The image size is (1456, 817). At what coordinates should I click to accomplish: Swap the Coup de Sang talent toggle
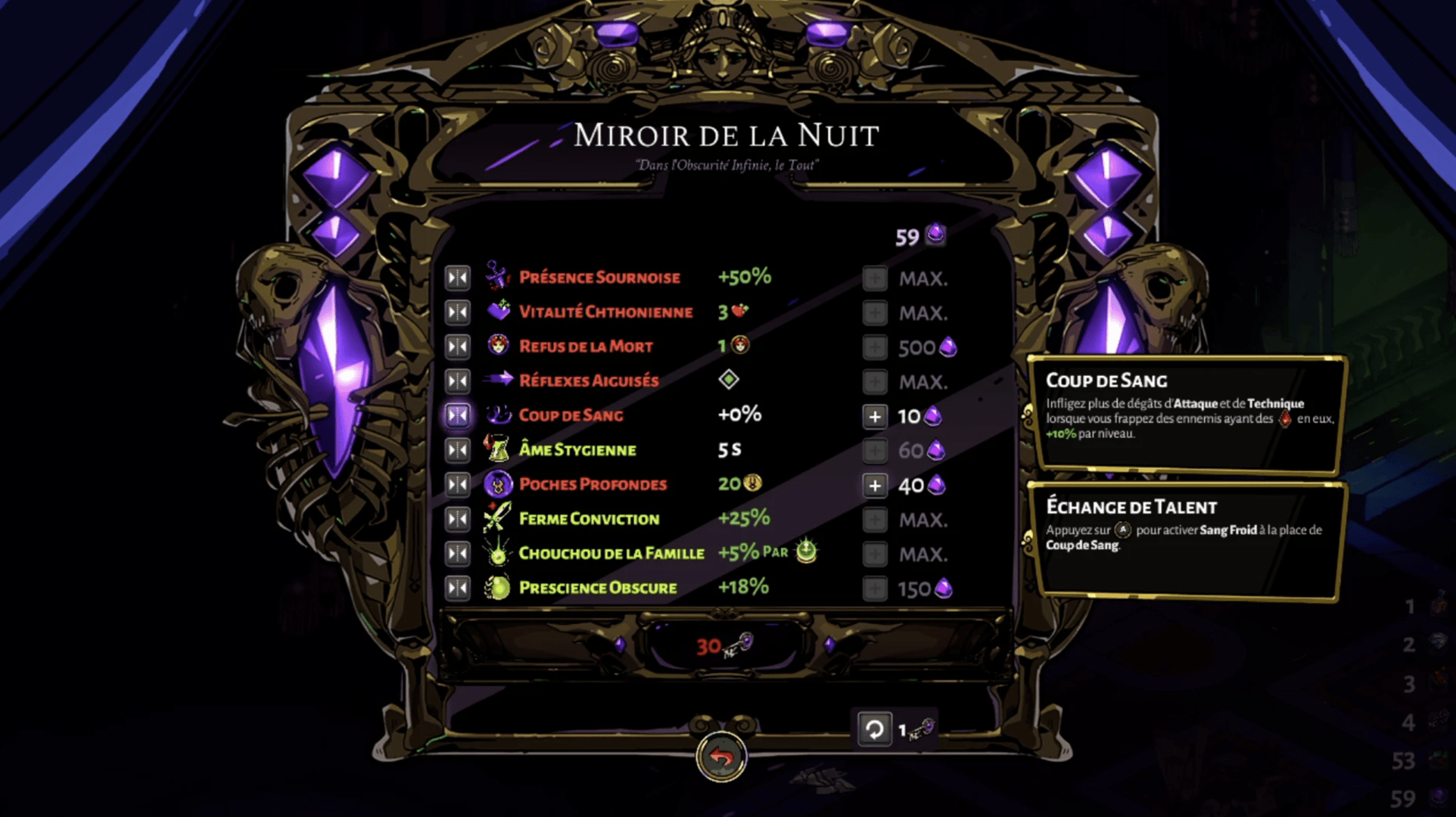[458, 415]
